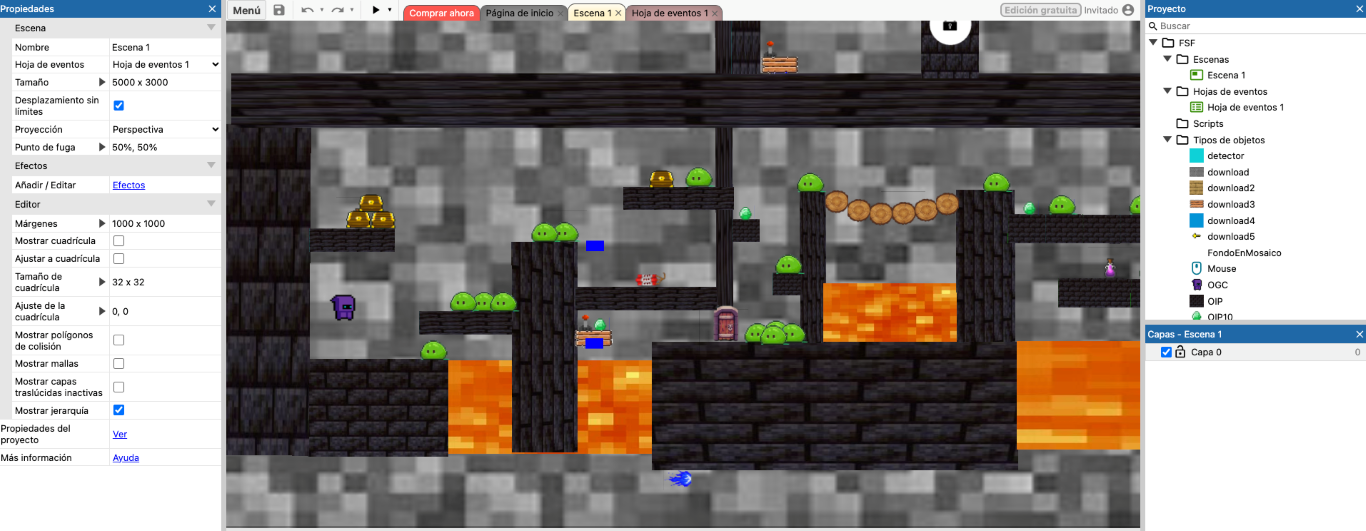
Task: Open the Proyección dropdown
Action: pyautogui.click(x=165, y=129)
